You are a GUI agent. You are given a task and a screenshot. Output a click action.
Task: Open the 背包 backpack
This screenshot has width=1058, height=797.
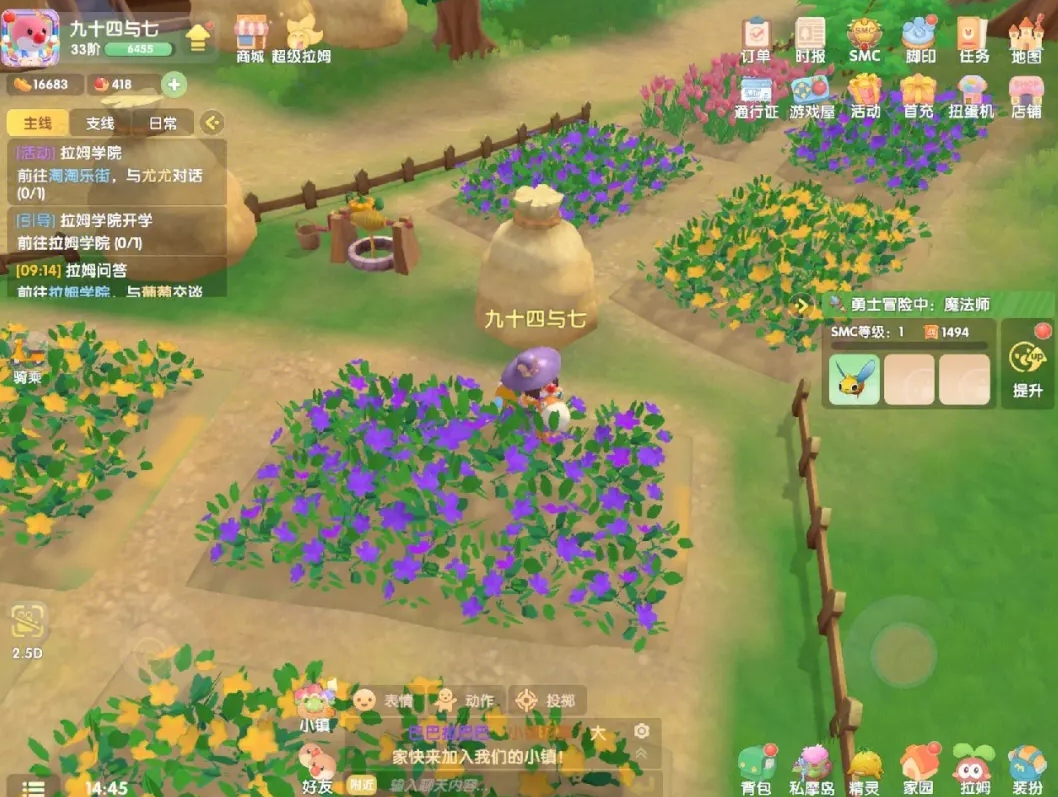click(x=757, y=770)
